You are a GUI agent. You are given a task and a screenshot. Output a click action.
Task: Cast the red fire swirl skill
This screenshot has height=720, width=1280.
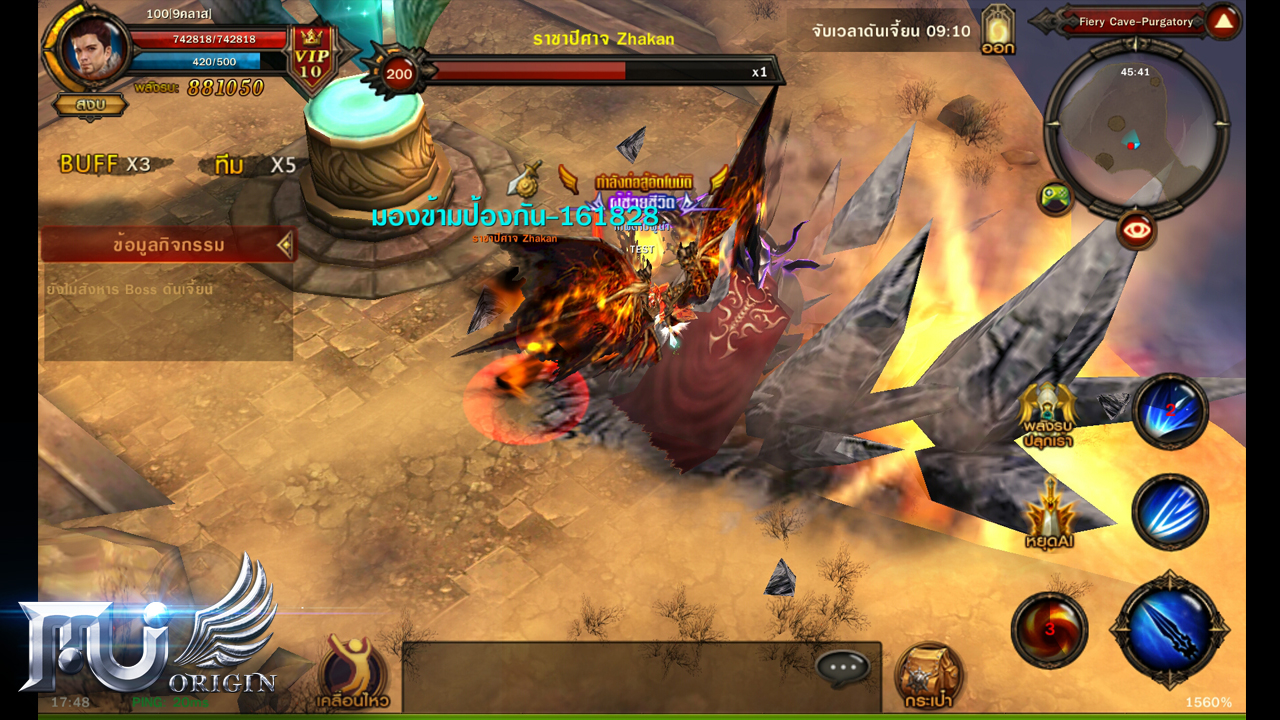click(1049, 629)
